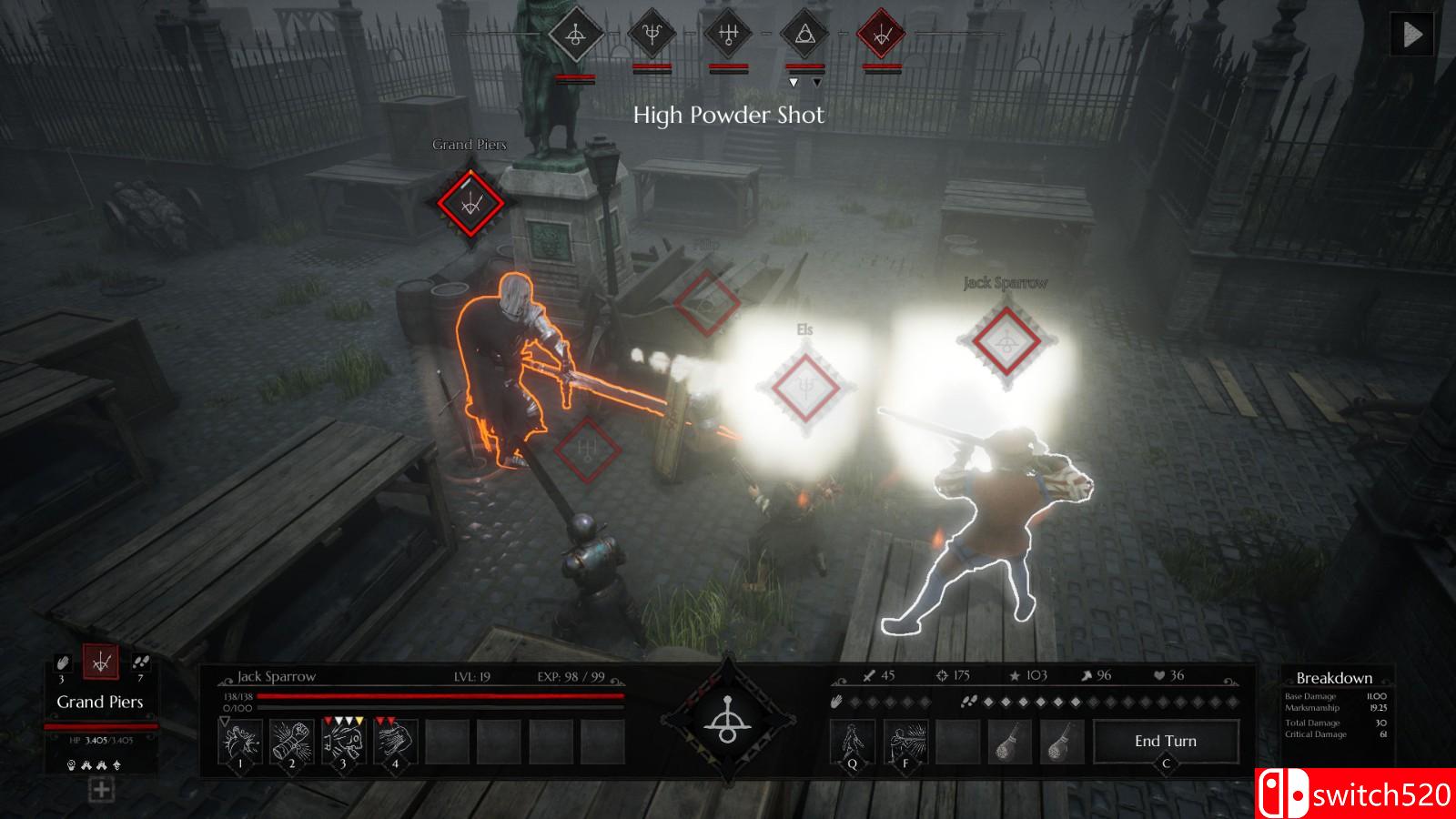End the current turn

1166,742
